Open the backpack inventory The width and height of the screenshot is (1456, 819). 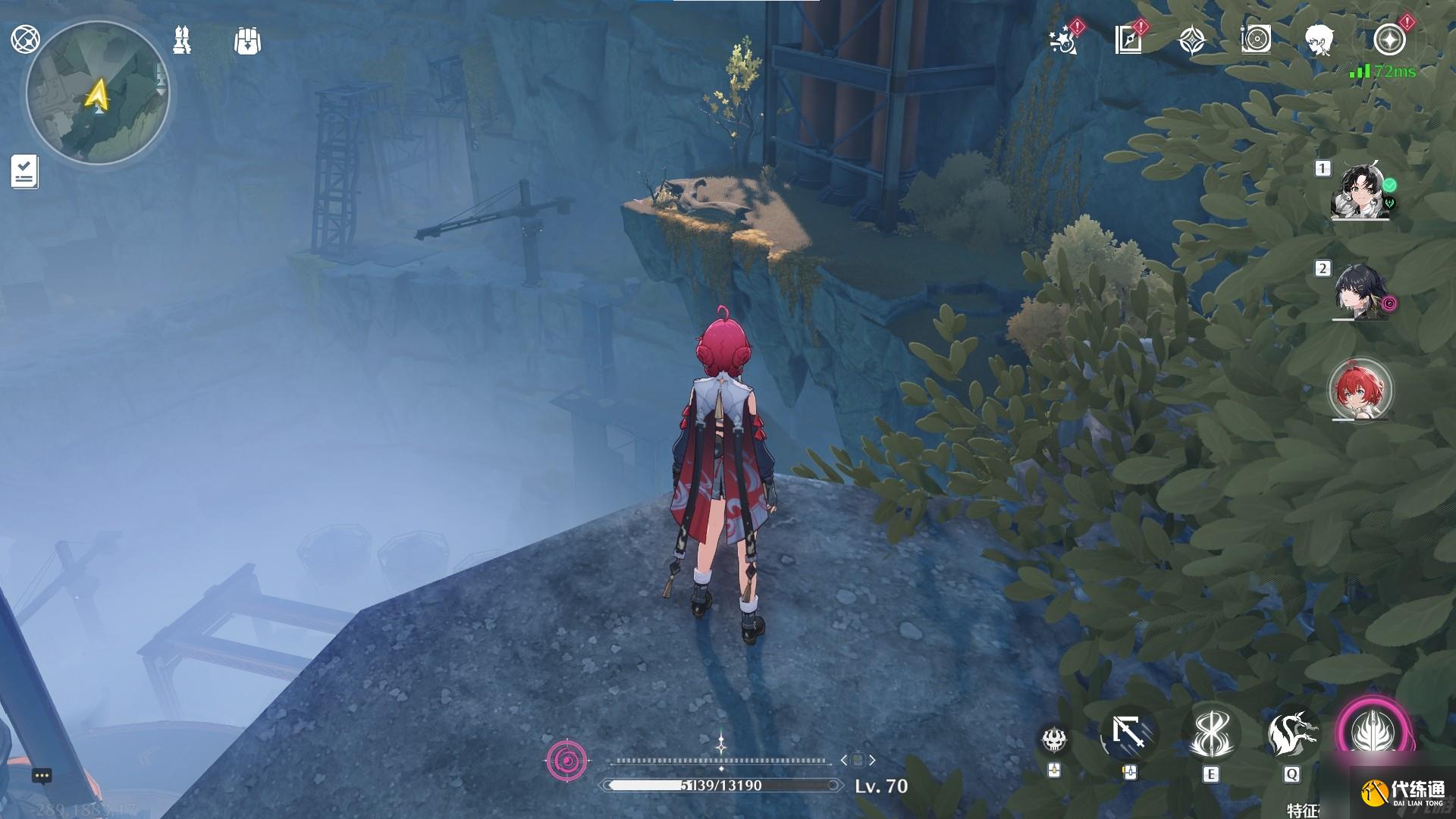(247, 41)
